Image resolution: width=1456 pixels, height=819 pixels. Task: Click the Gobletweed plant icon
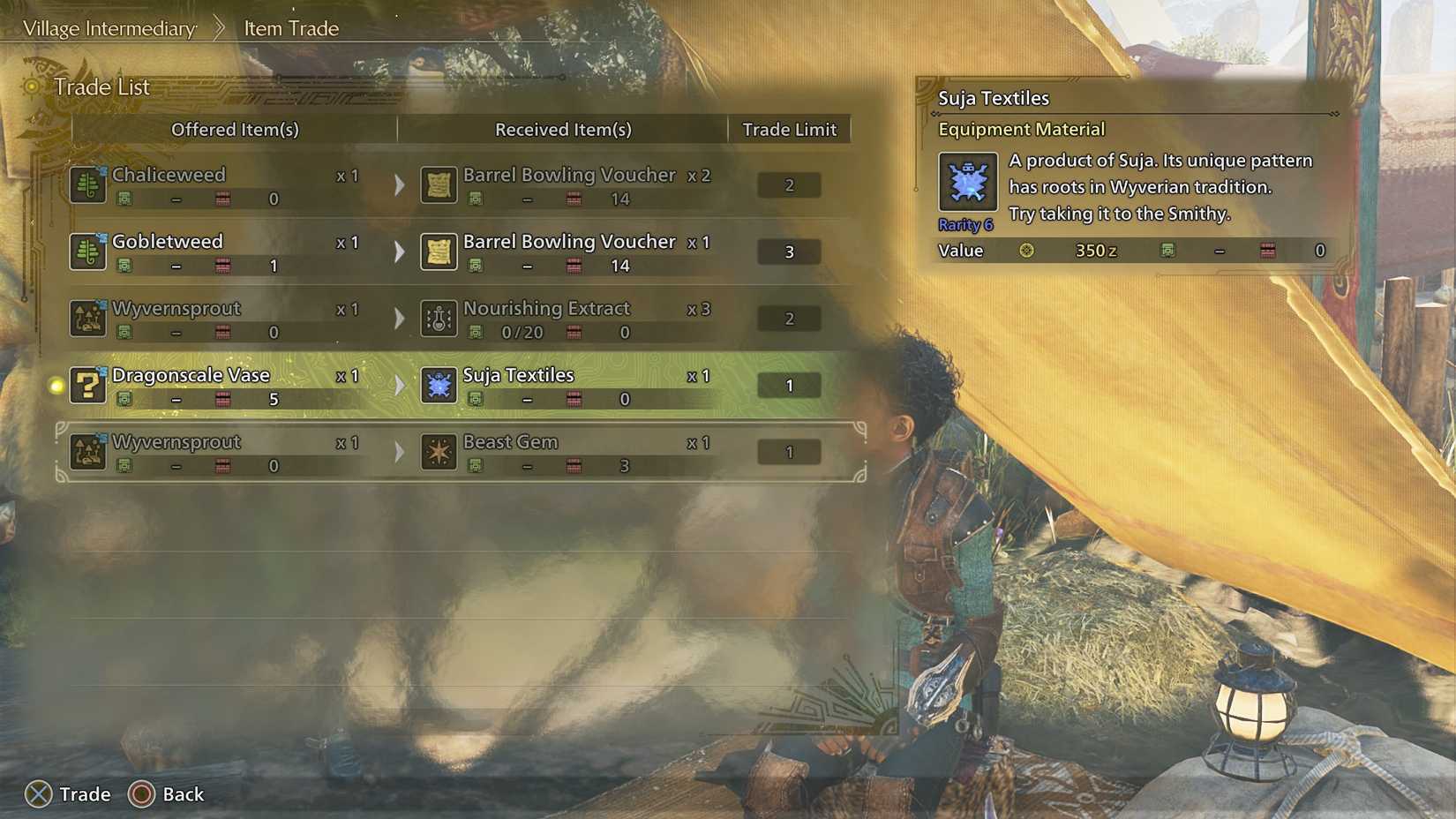pyautogui.click(x=87, y=252)
